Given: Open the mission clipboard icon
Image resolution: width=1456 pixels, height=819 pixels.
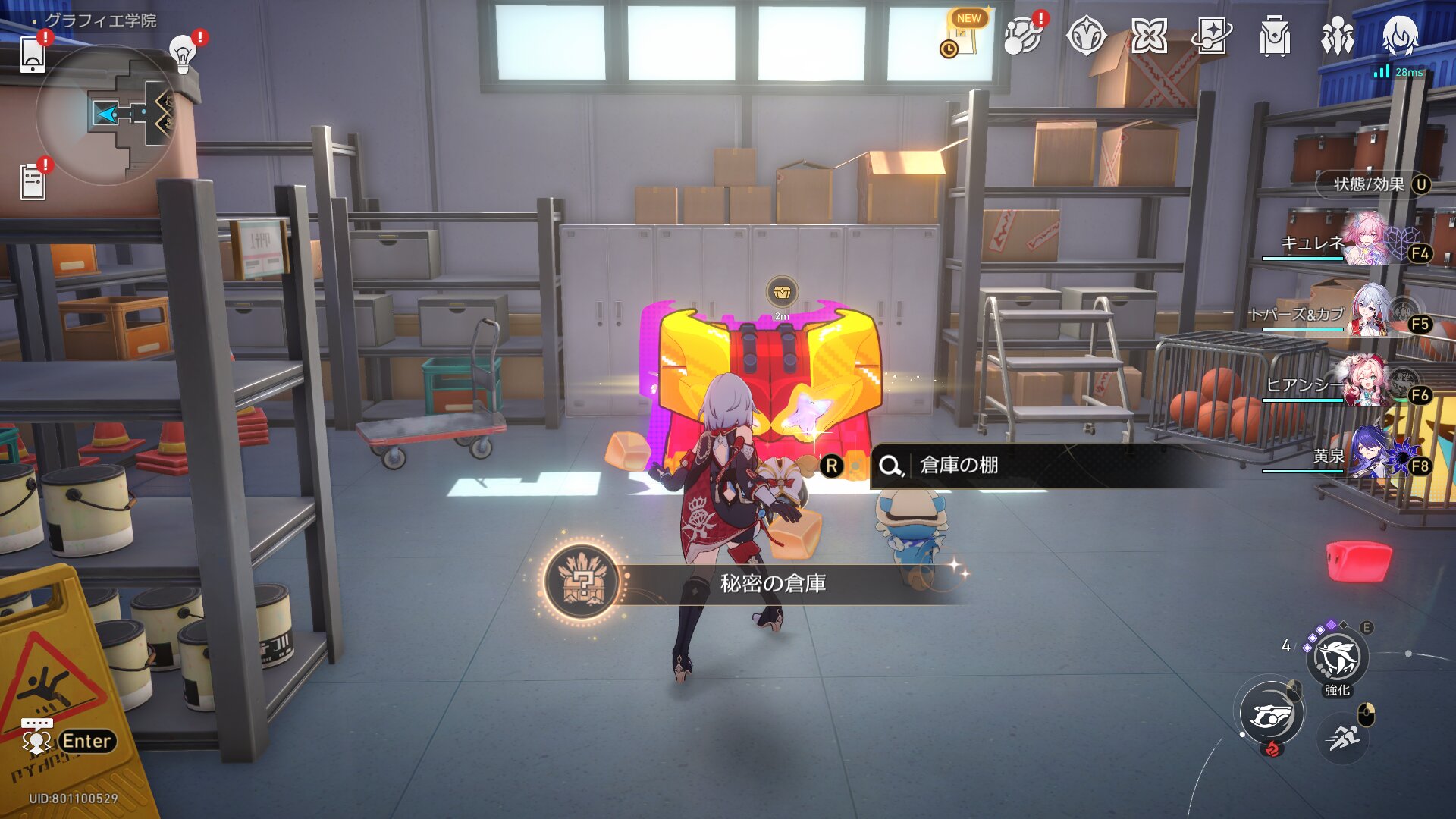Looking at the screenshot, I should coord(33,182).
